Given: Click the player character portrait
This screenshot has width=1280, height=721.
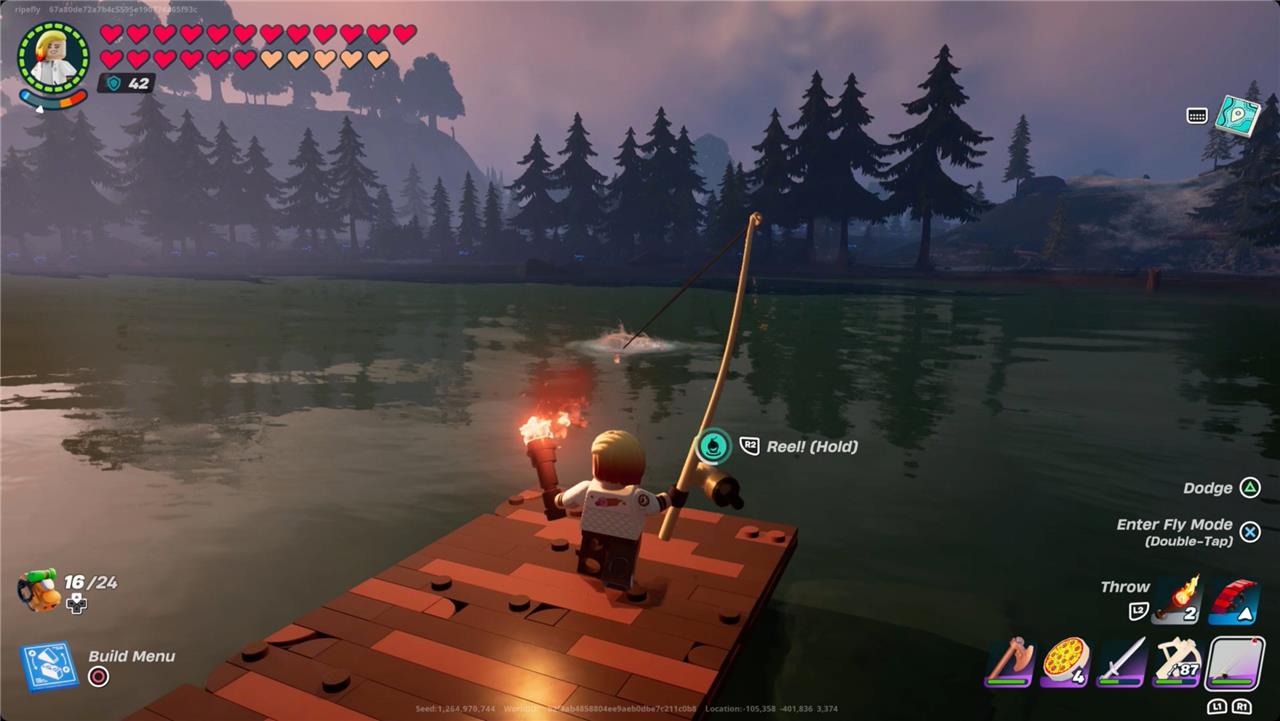Looking at the screenshot, I should point(53,57).
